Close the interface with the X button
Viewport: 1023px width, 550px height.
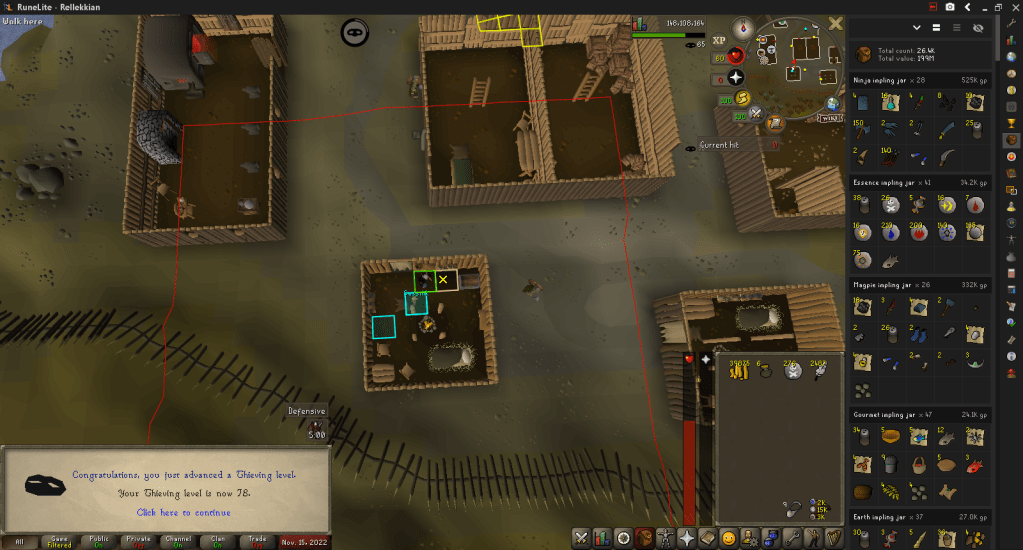pos(836,23)
